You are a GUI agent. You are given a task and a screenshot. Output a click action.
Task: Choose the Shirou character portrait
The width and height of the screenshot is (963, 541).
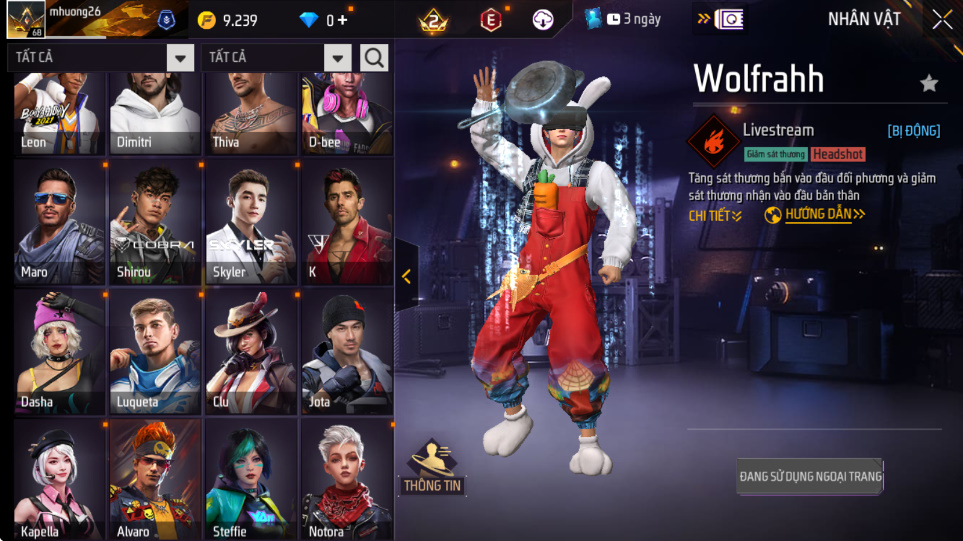coord(155,224)
